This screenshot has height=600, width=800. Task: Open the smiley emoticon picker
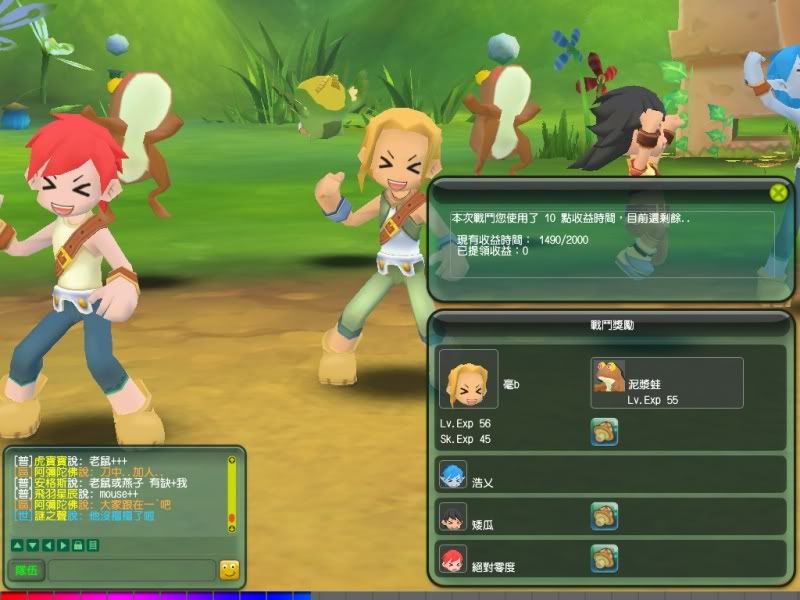(230, 571)
